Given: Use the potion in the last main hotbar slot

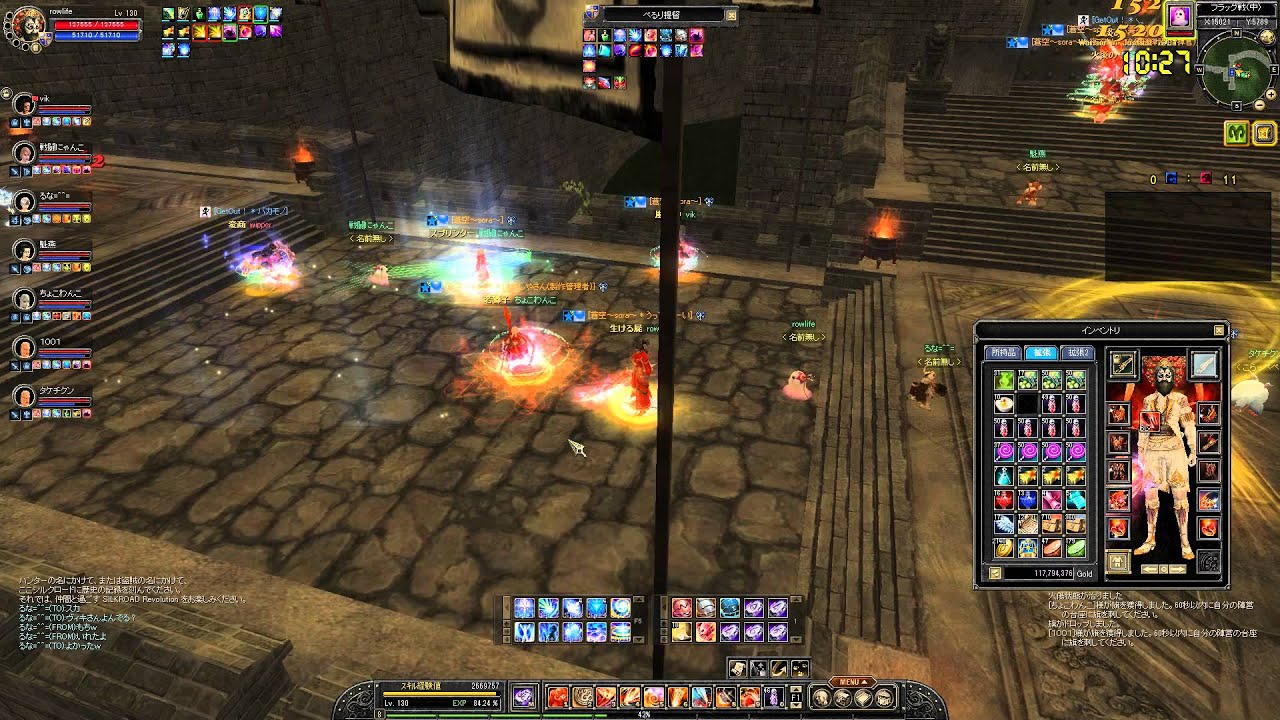Looking at the screenshot, I should [773, 697].
